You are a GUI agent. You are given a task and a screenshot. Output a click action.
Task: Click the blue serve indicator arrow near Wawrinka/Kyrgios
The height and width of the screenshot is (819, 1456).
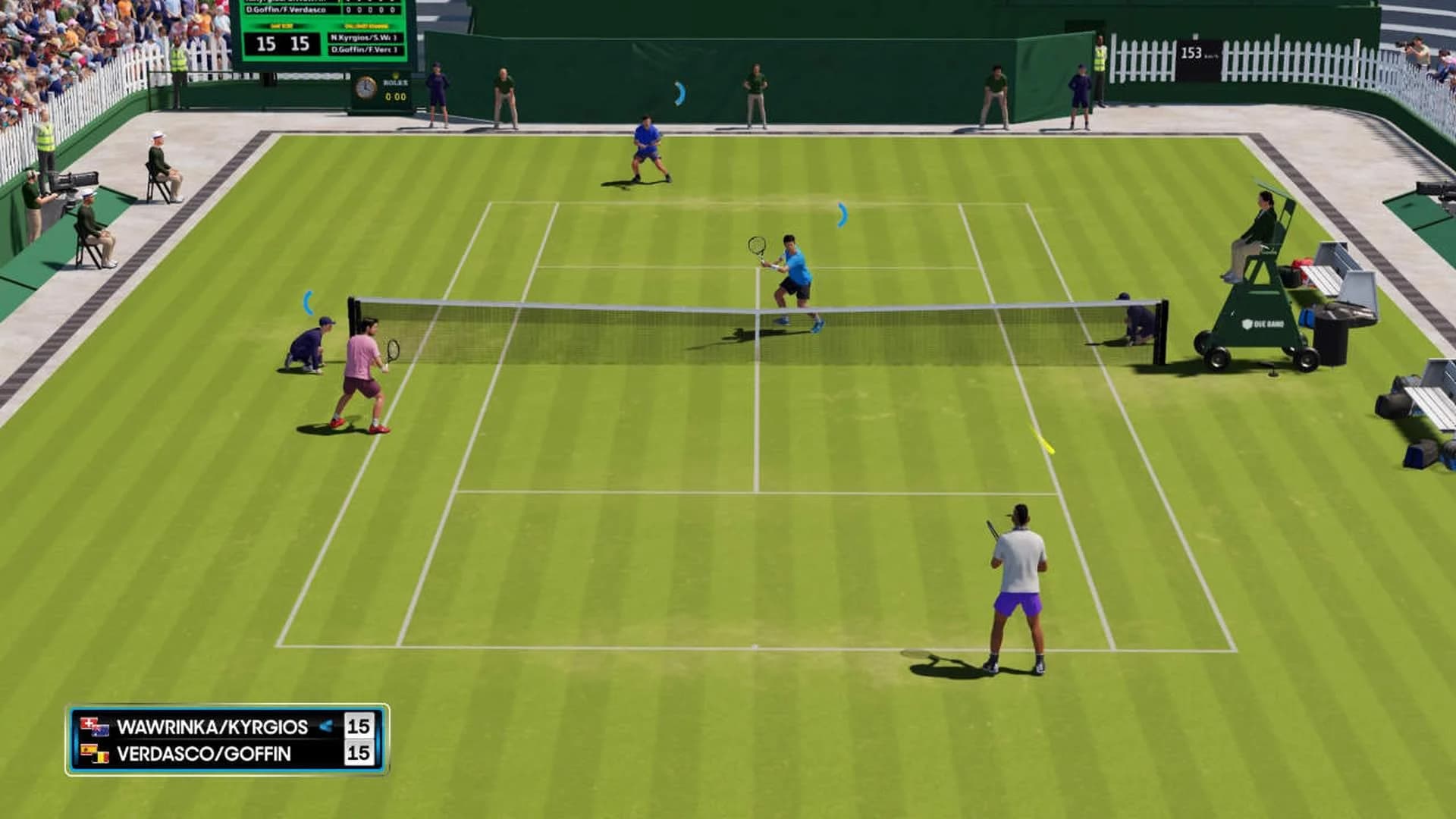(326, 726)
